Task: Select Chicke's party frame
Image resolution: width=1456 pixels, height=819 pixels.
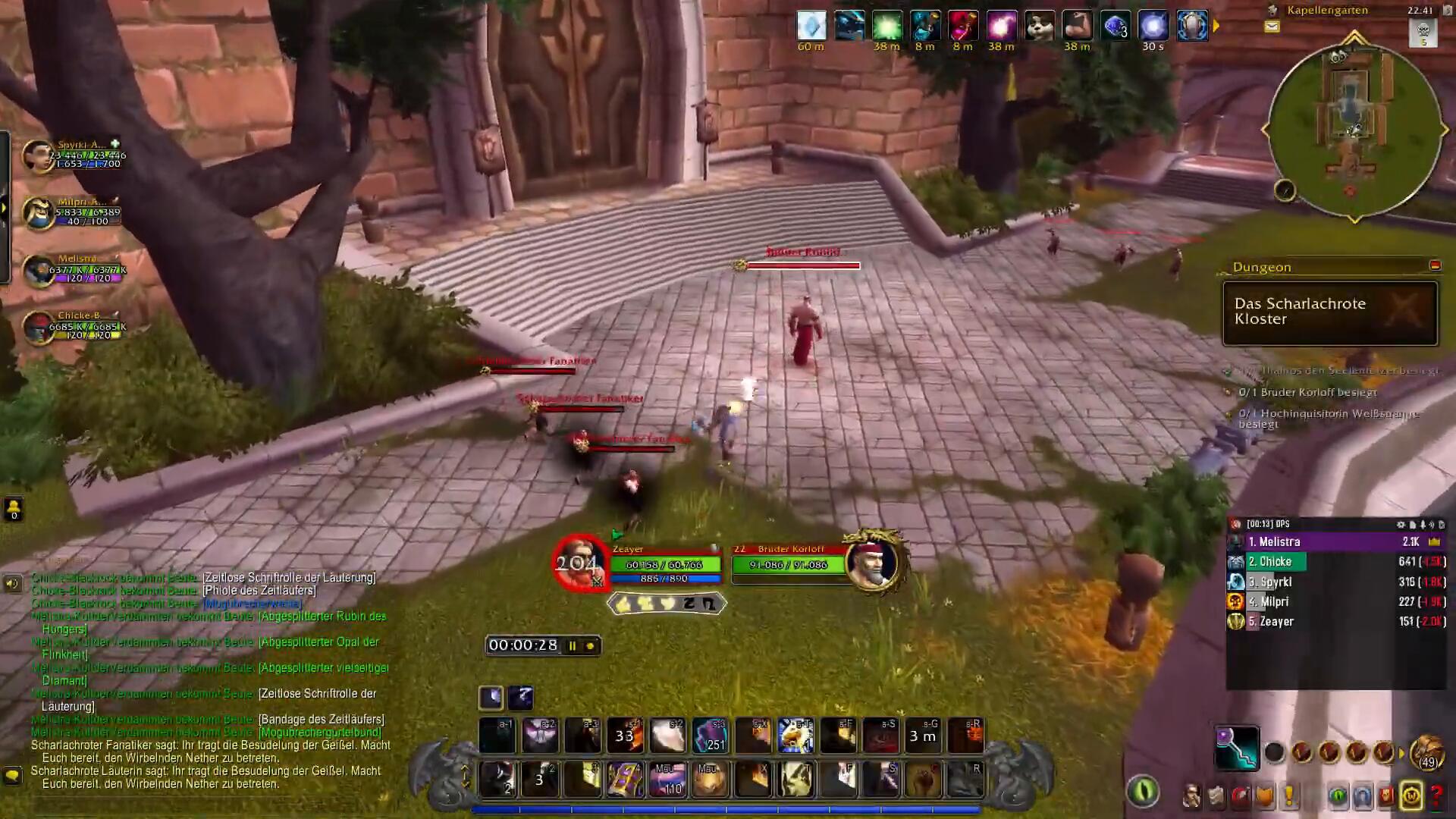Action: [x=38, y=328]
